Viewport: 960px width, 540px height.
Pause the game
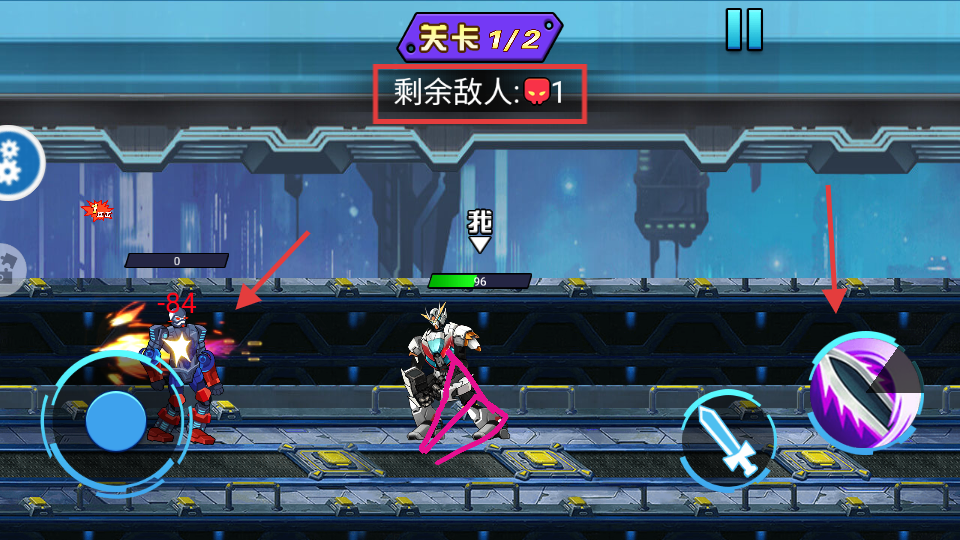click(744, 29)
